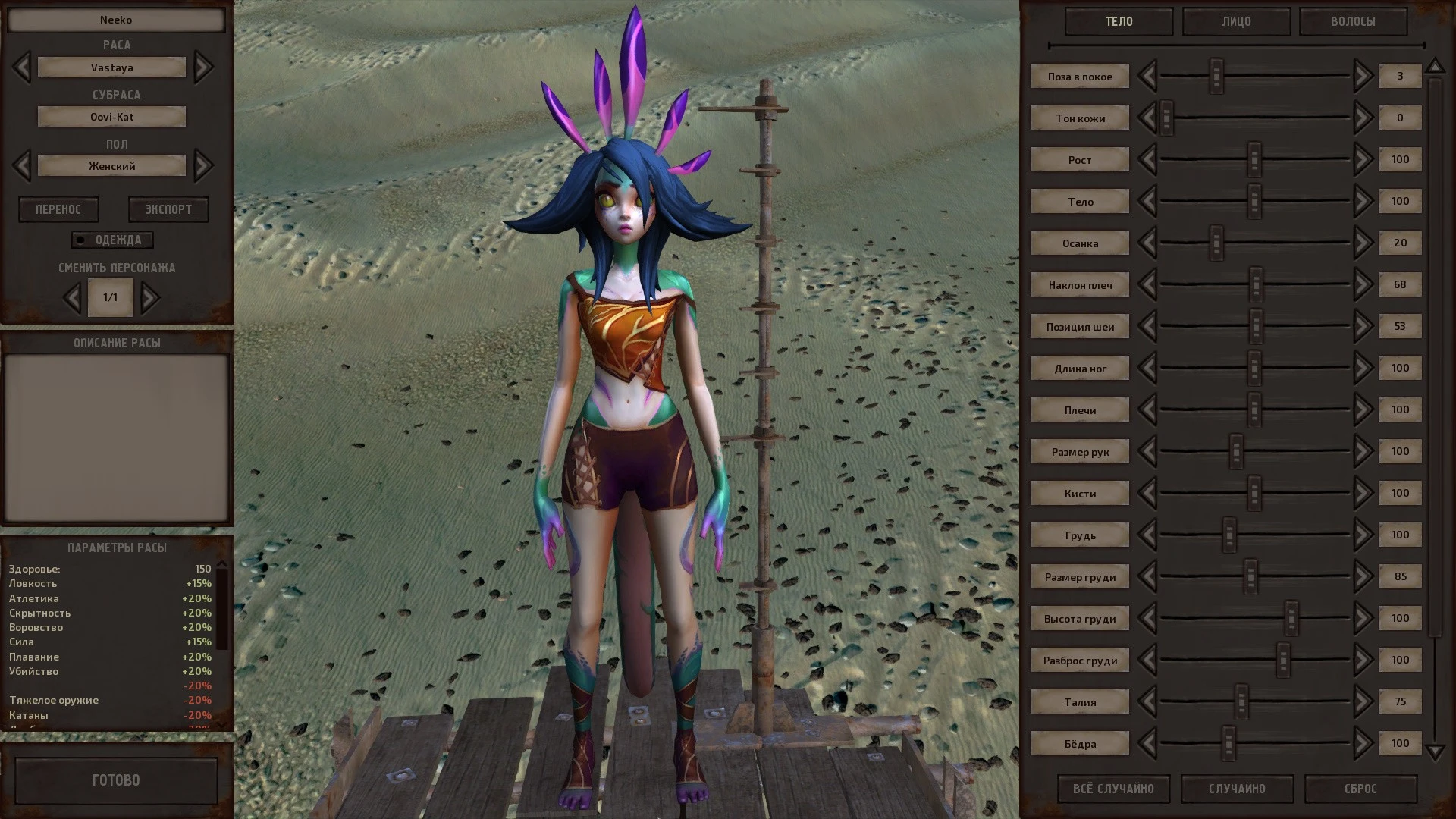Screen dimensions: 1456x819
Task: Click increase arrow on Талия slider
Action: [x=1362, y=701]
